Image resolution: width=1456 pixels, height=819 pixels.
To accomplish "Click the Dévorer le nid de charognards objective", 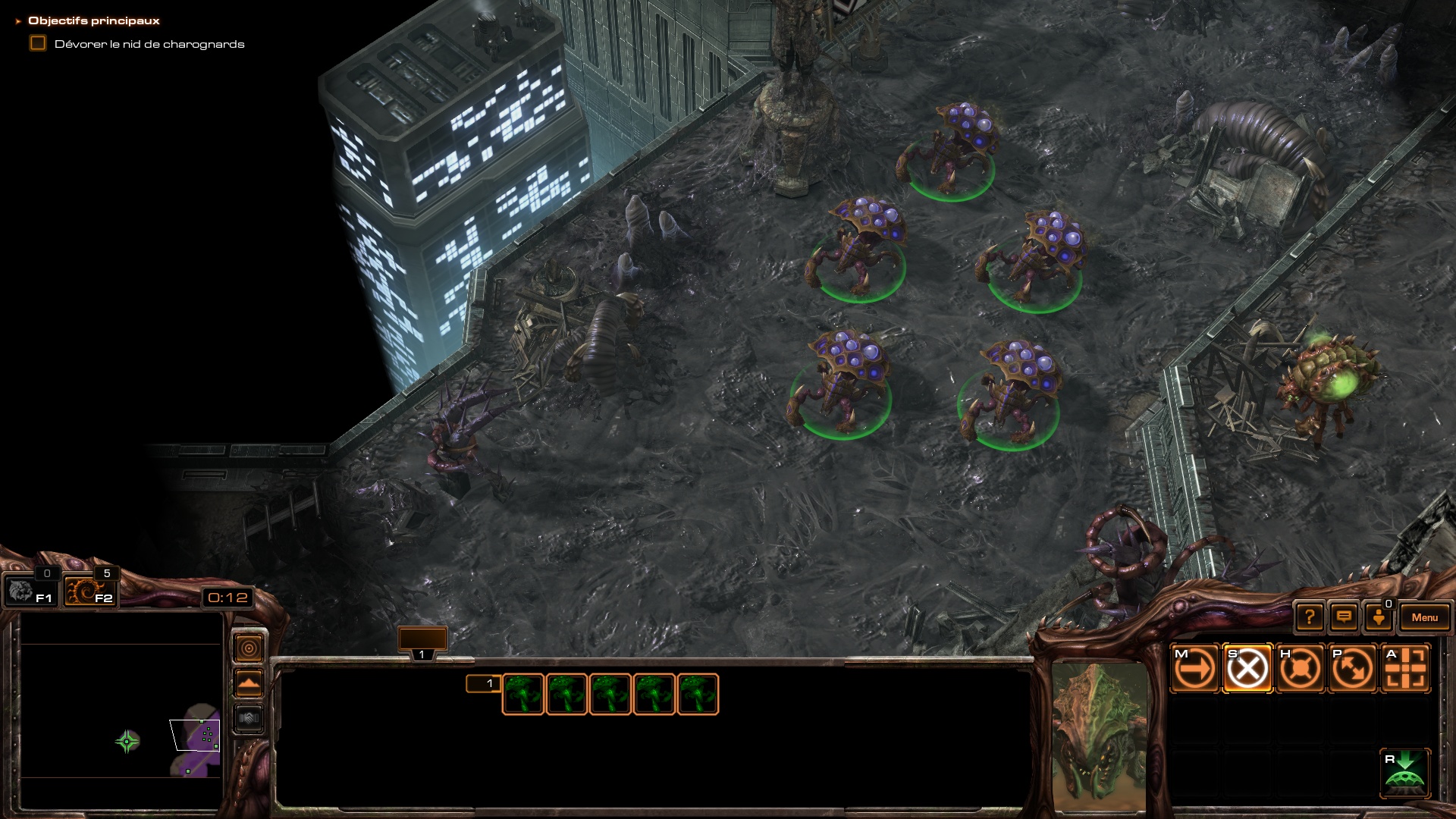I will tap(149, 44).
